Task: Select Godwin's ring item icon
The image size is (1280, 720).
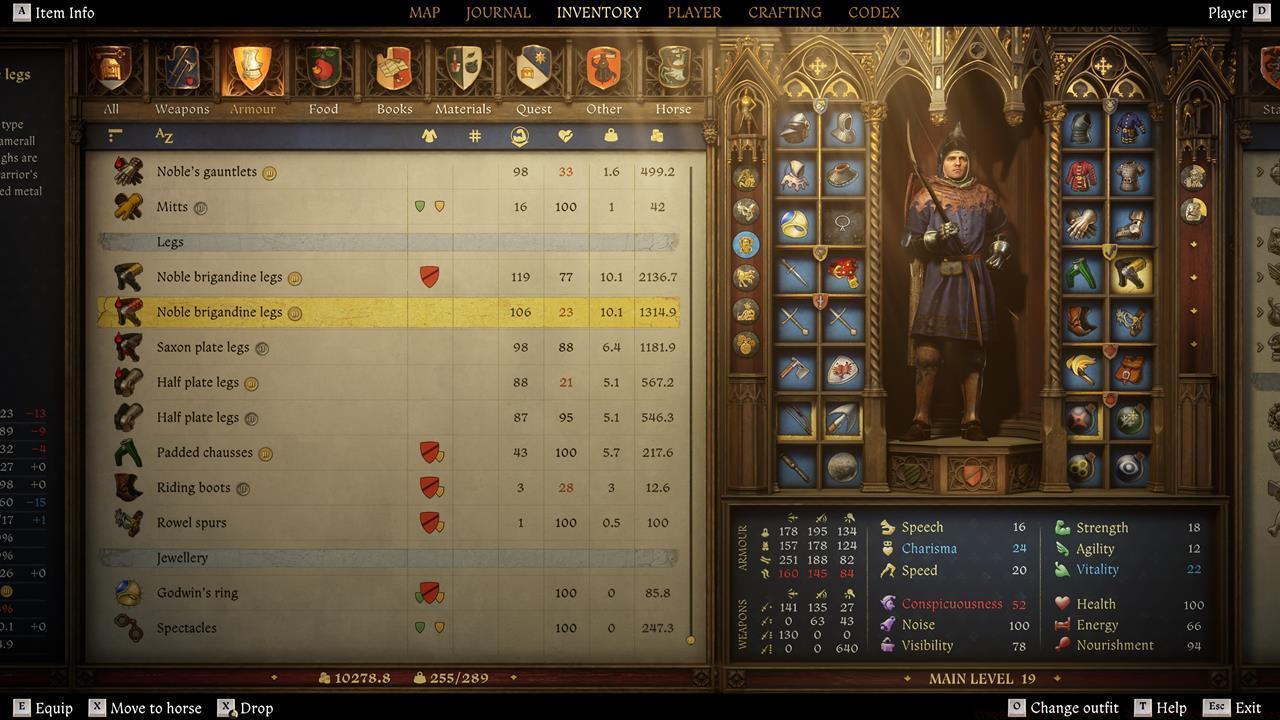Action: tap(127, 592)
